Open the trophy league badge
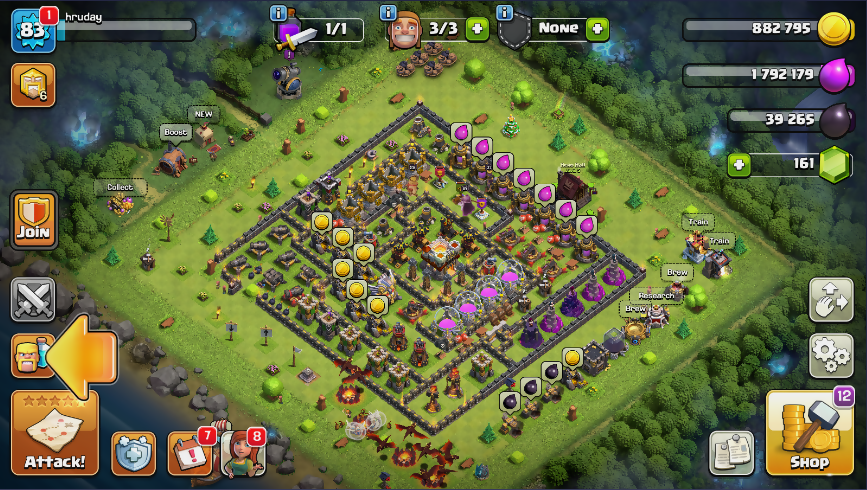Image resolution: width=867 pixels, height=490 pixels. [x=32, y=85]
